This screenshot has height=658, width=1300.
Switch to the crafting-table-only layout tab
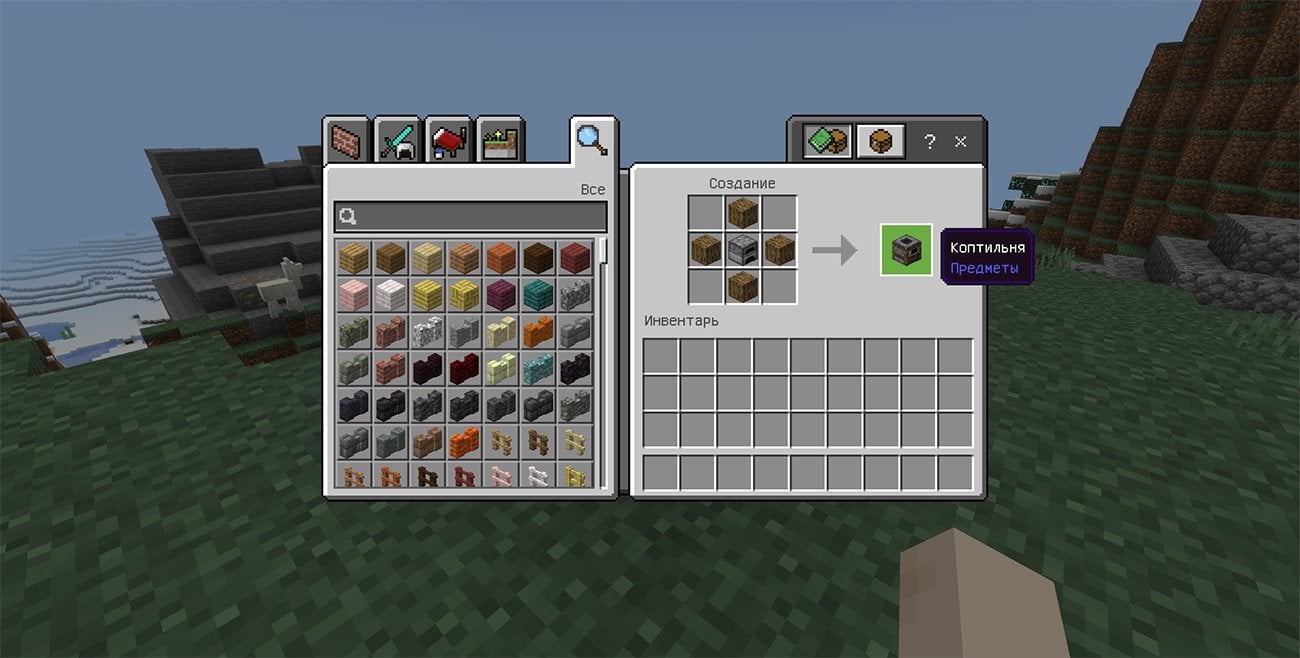881,141
